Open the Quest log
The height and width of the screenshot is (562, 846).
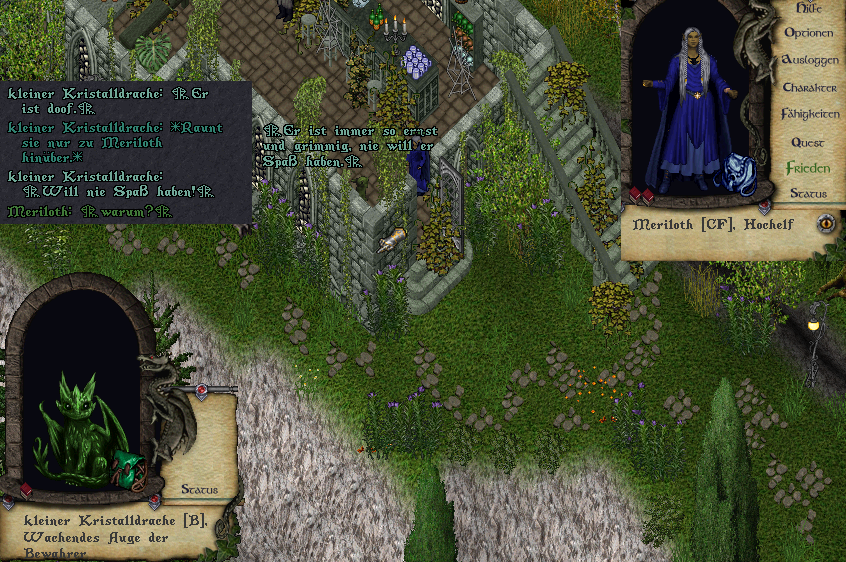pyautogui.click(x=808, y=142)
